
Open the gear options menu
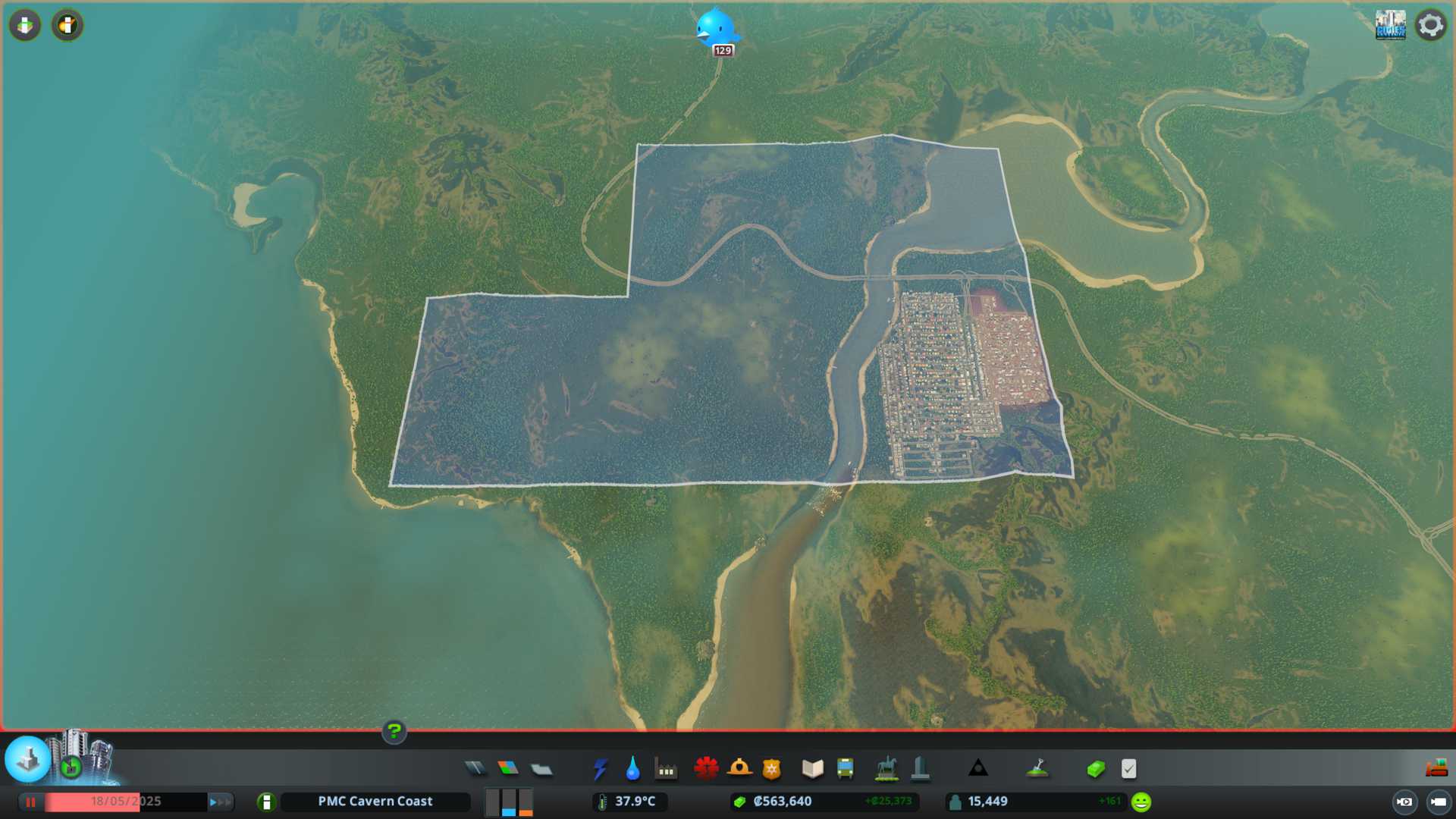point(1430,26)
